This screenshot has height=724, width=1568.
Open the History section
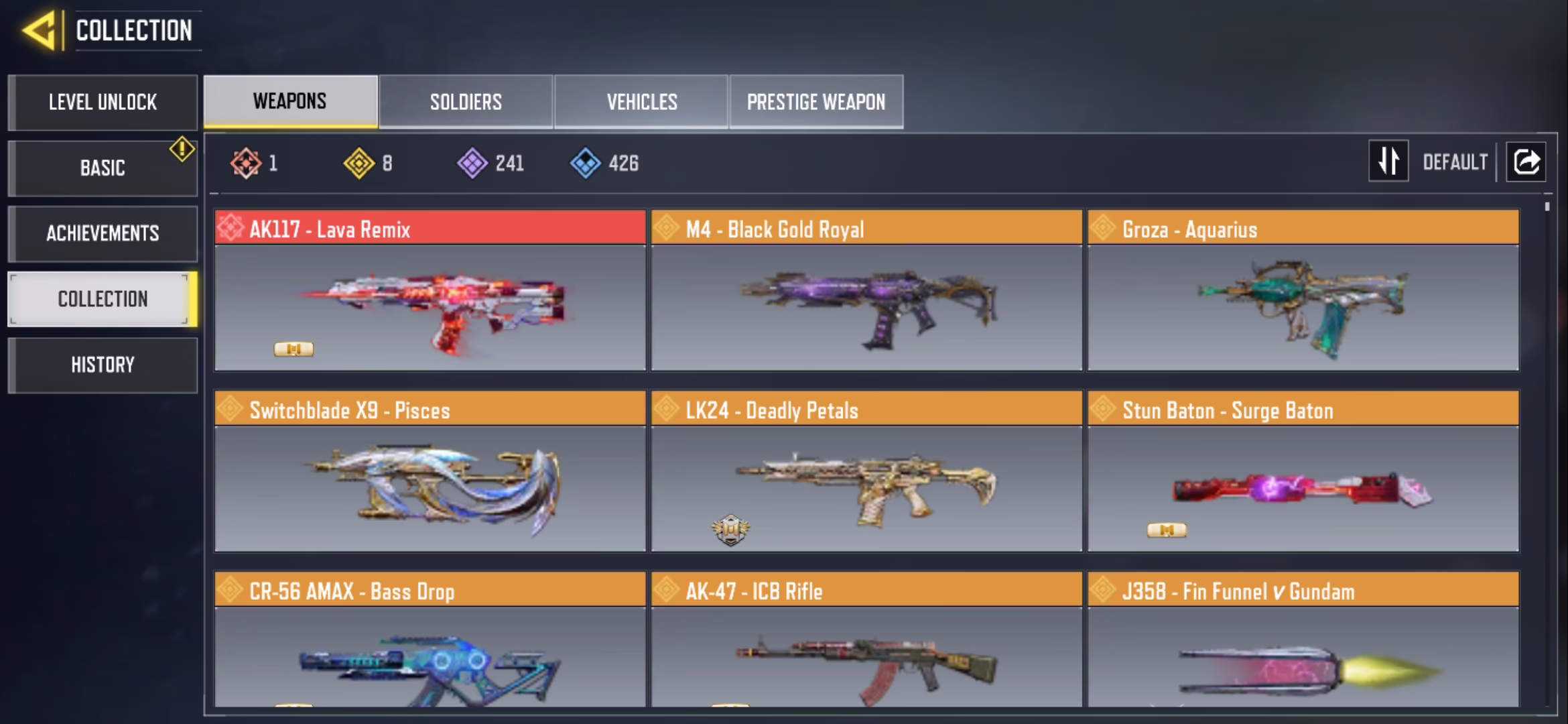tap(103, 365)
